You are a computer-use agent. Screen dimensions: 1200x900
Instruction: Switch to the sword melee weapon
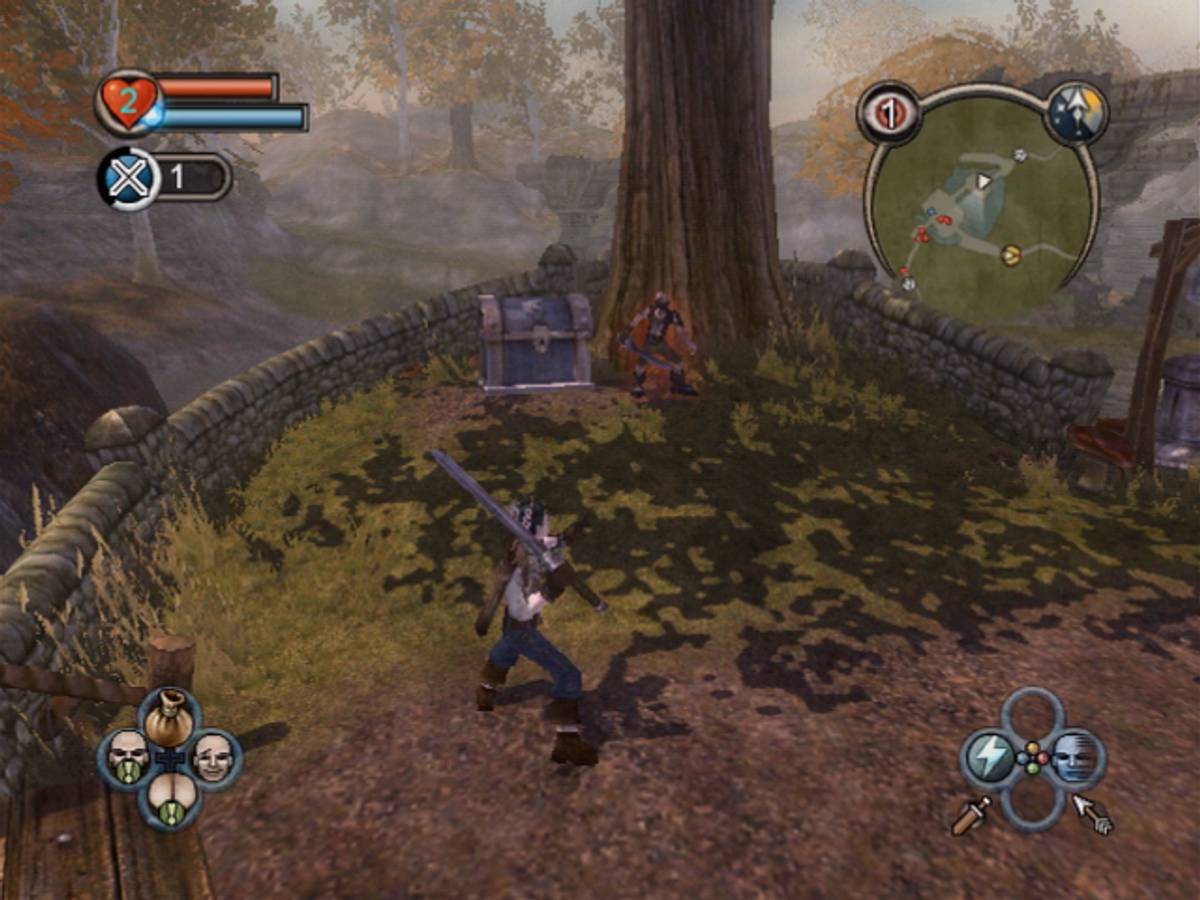click(970, 815)
